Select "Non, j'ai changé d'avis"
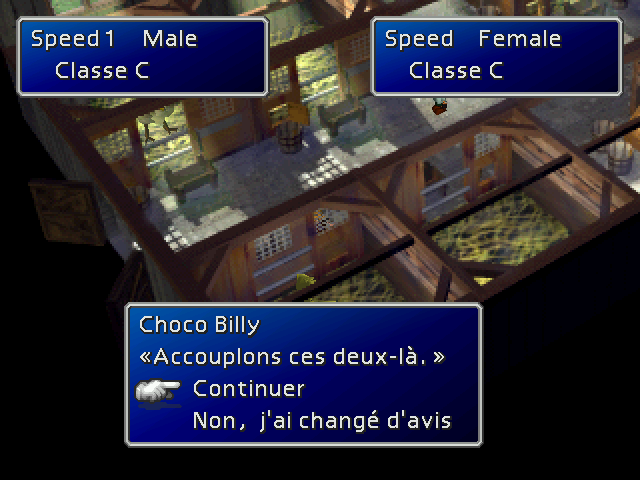The height and width of the screenshot is (480, 640). coord(321,419)
